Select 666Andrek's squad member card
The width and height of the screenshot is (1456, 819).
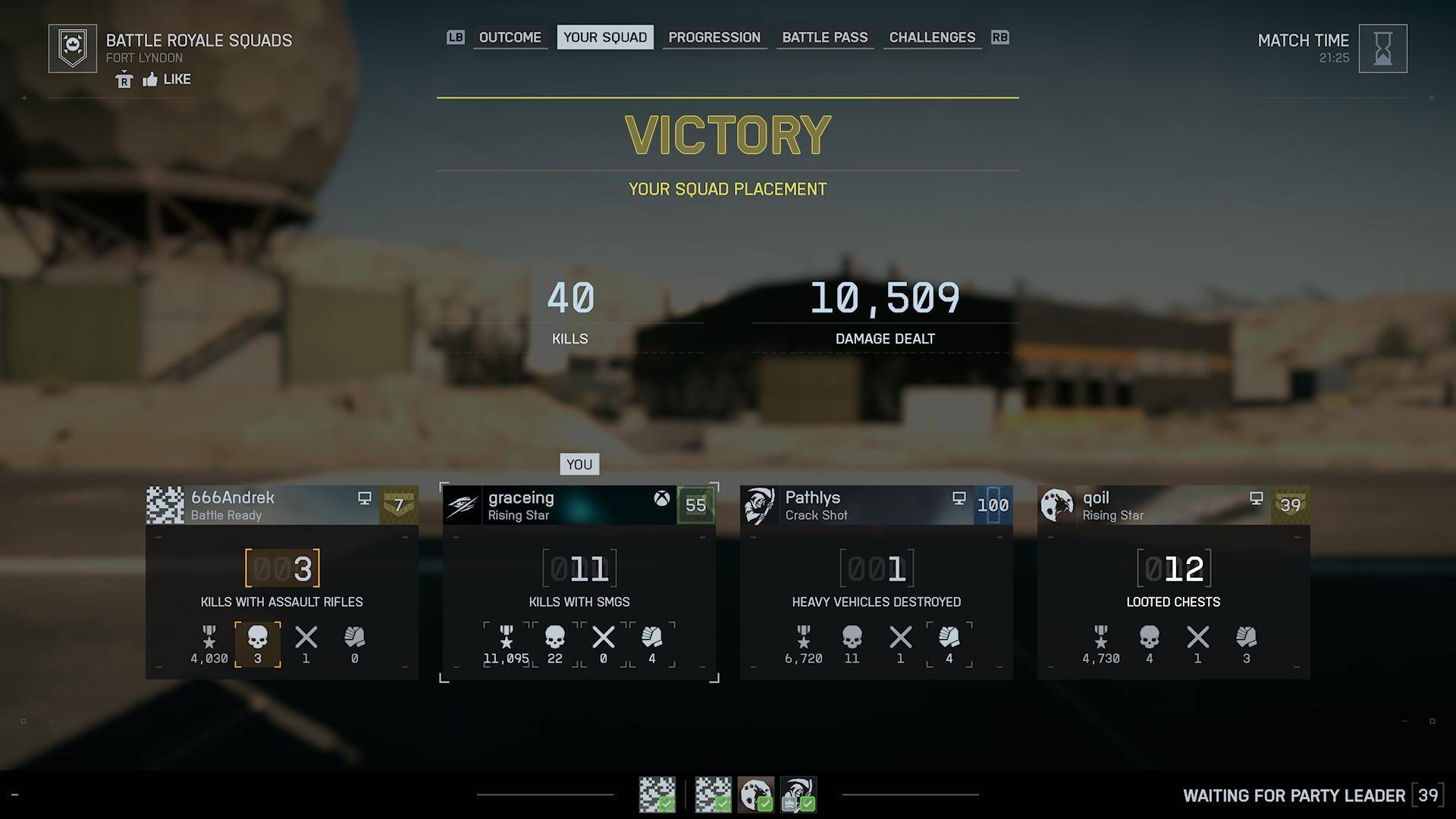tap(281, 505)
